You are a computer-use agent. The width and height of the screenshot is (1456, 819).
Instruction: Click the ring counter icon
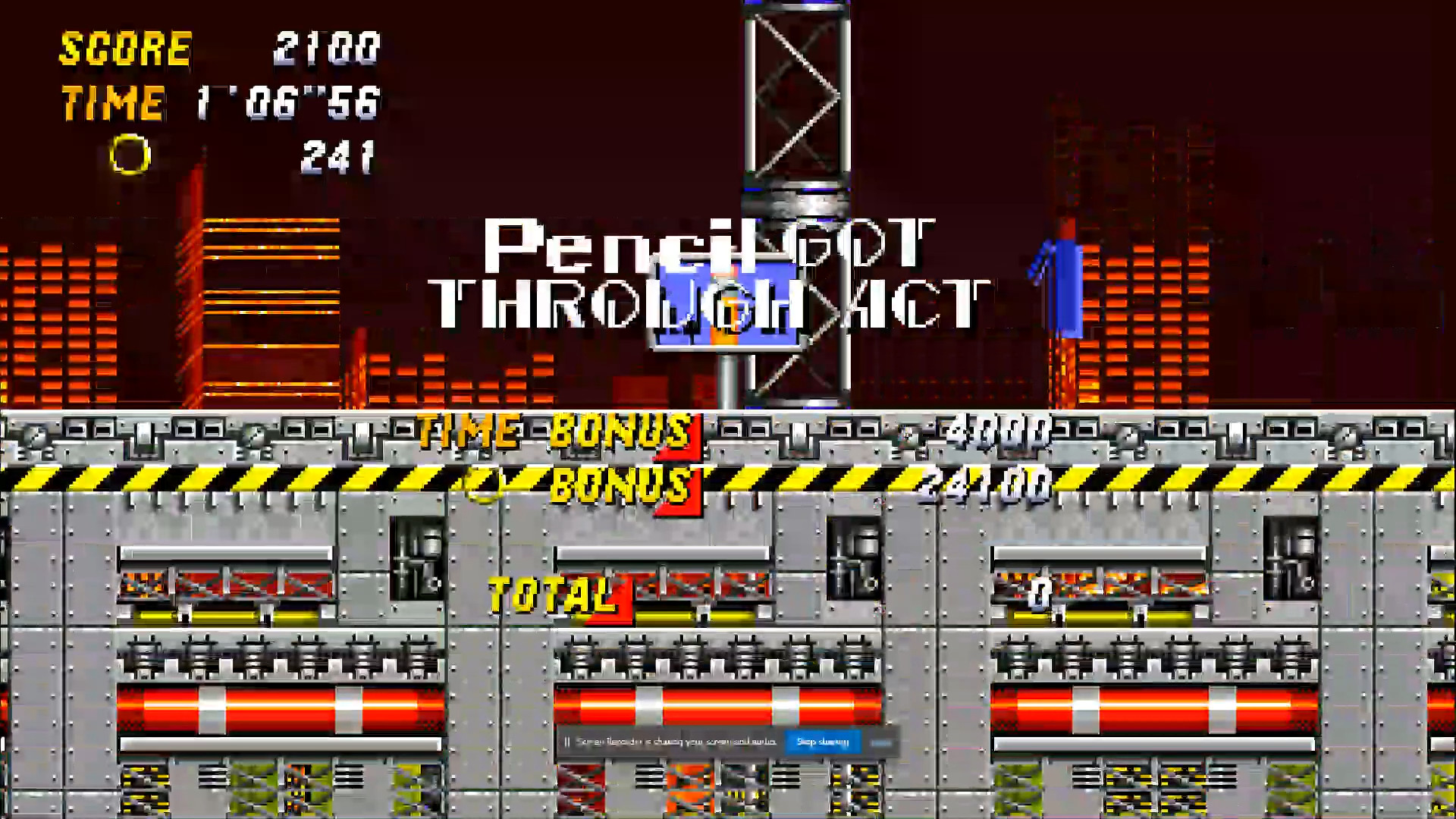pos(129,155)
